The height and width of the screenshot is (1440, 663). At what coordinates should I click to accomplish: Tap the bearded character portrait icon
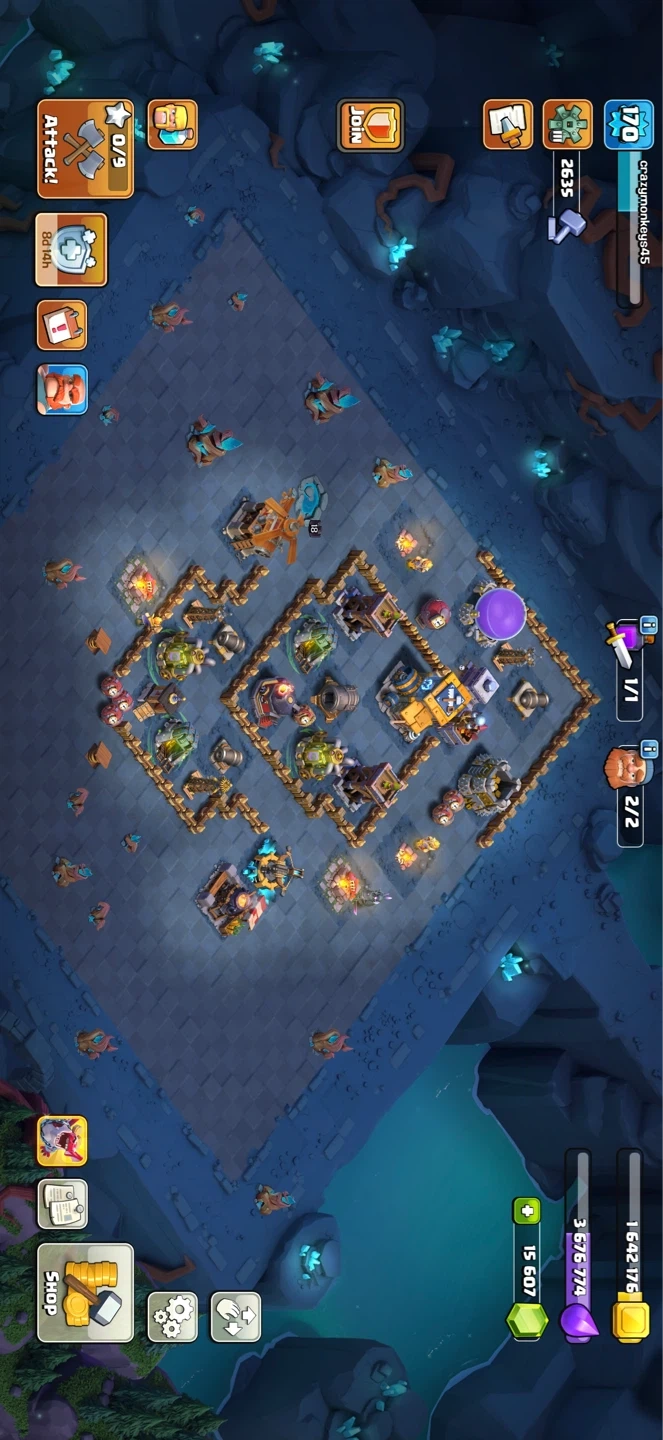coord(62,390)
